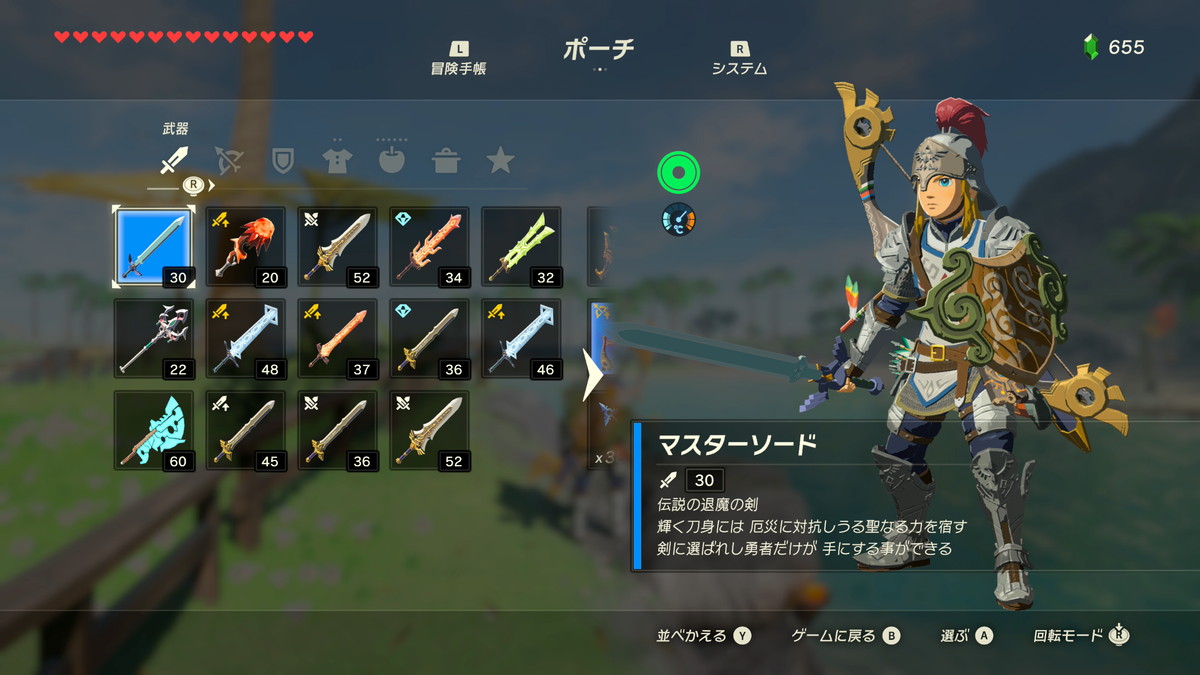Select the glowing cyan axe with attack 60
Image resolution: width=1200 pixels, height=675 pixels.
pyautogui.click(x=153, y=431)
